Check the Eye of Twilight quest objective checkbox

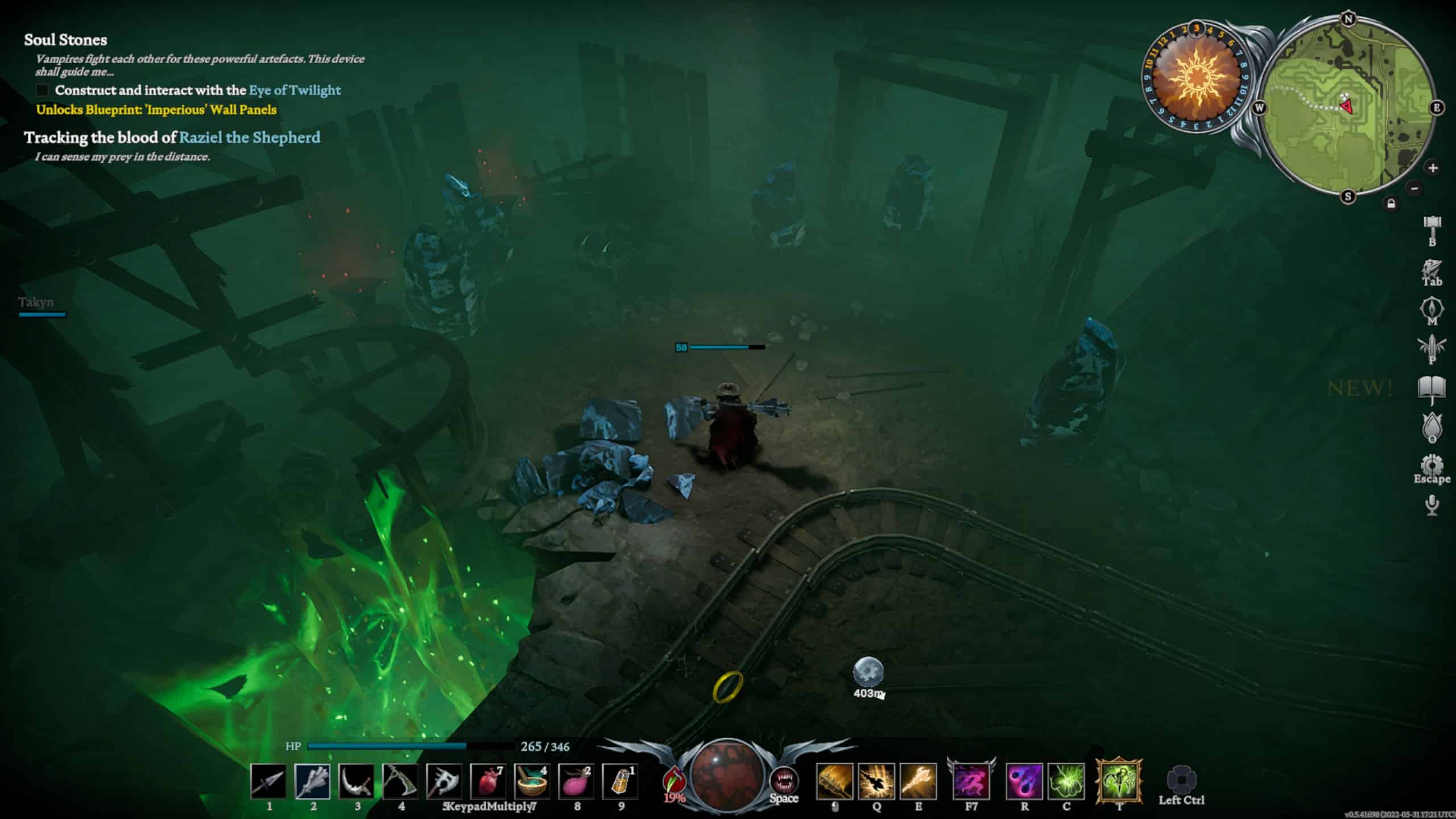click(x=42, y=90)
